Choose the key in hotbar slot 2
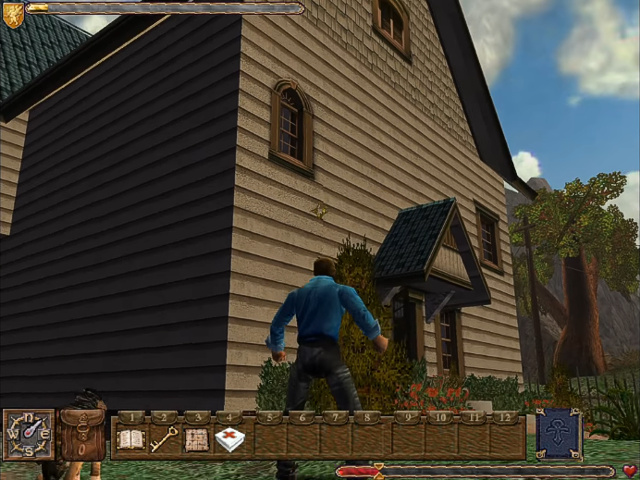 click(x=164, y=439)
